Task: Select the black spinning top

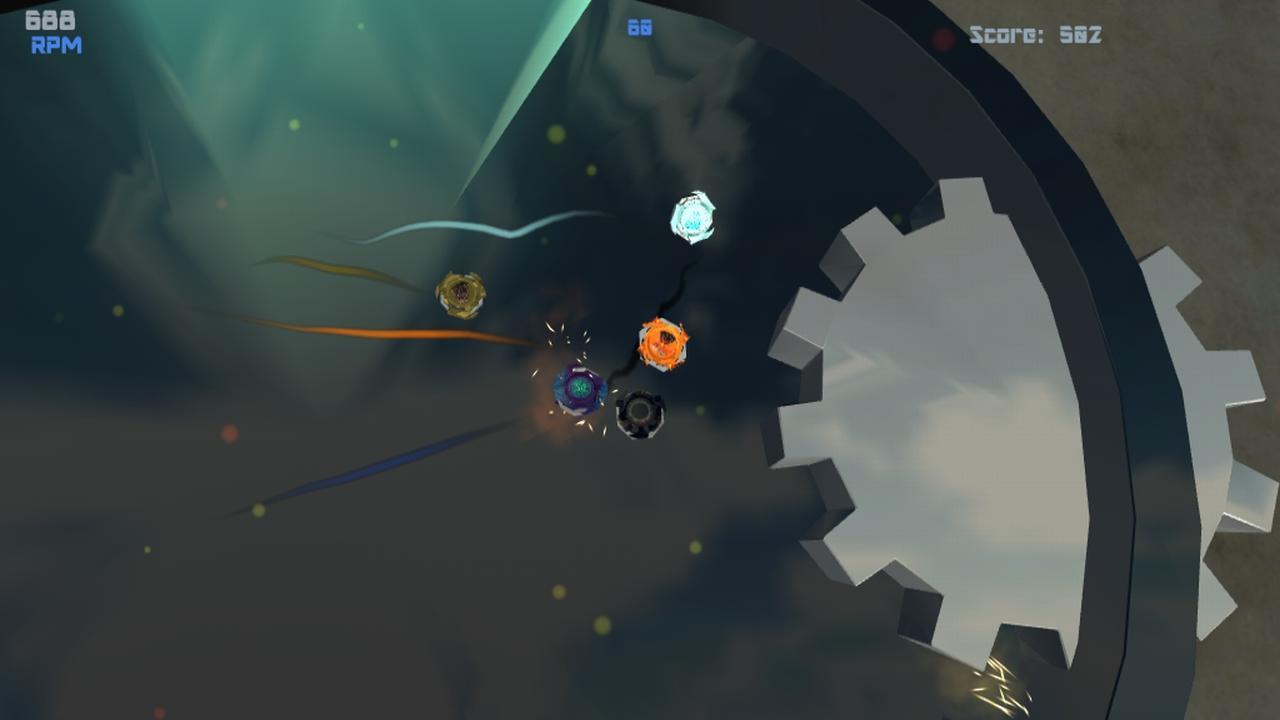Action: [x=640, y=412]
